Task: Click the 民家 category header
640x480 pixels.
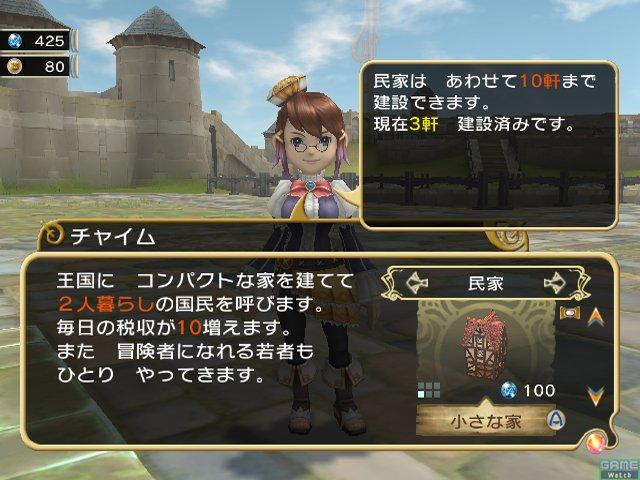Action: click(487, 283)
